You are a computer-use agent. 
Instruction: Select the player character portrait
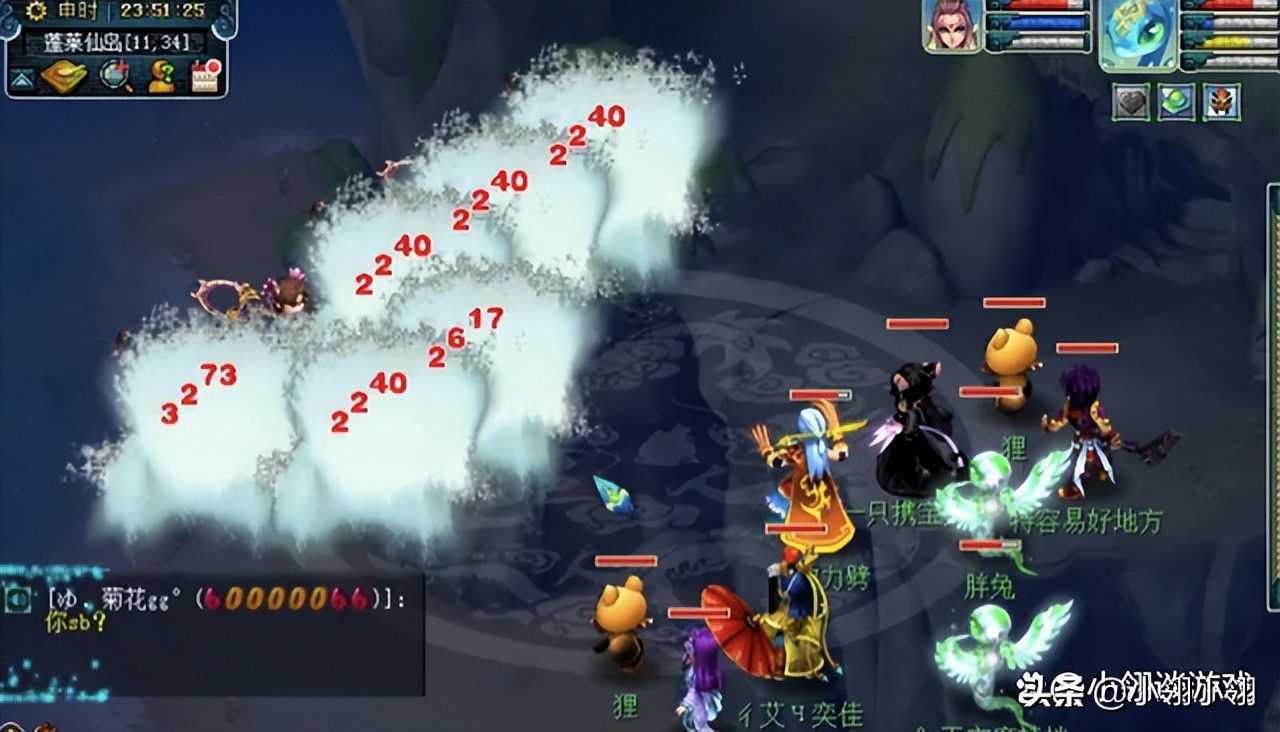pos(951,26)
